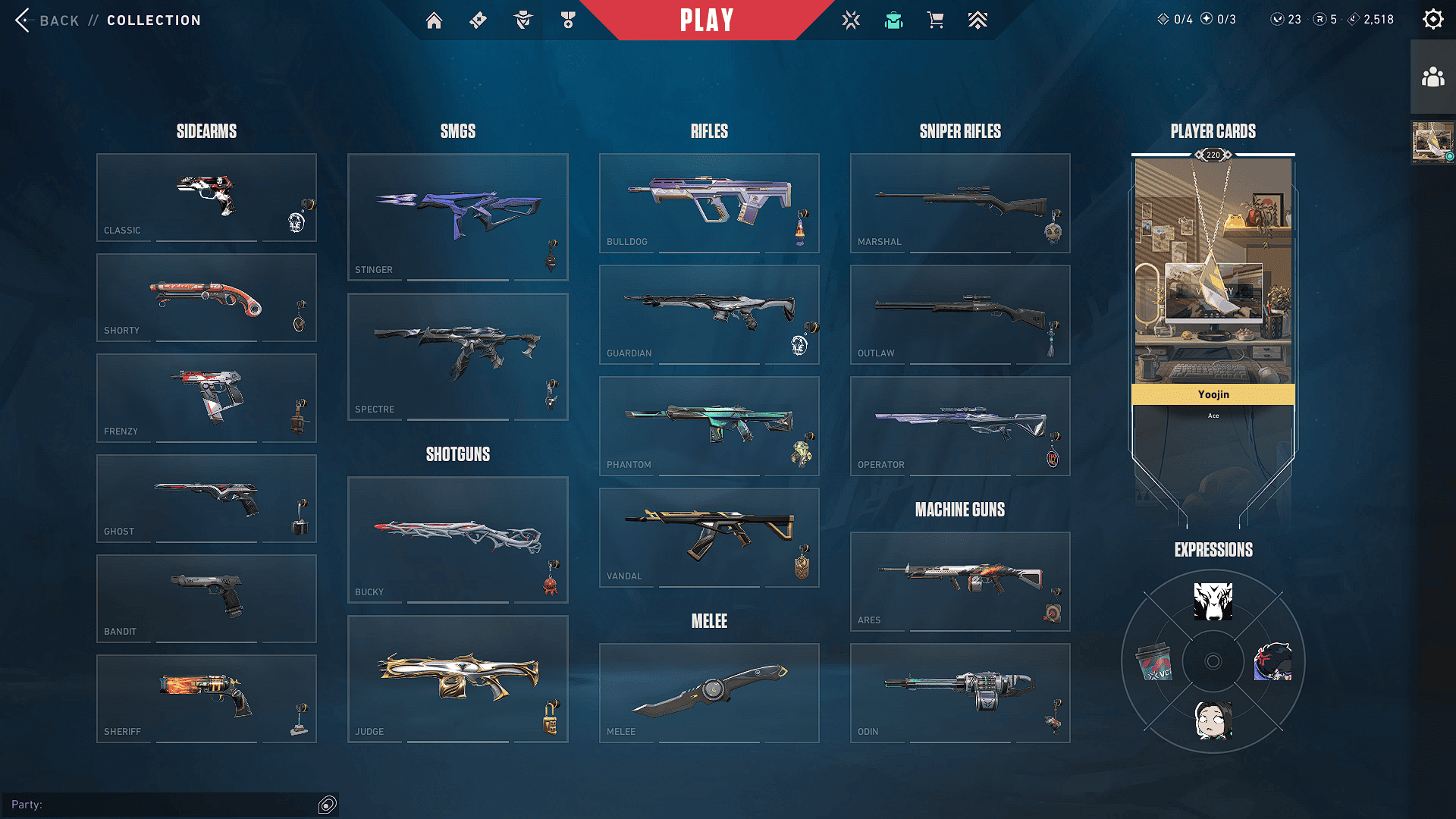Image resolution: width=1456 pixels, height=819 pixels.
Task: Open the Stinger SMG slot
Action: pyautogui.click(x=457, y=217)
